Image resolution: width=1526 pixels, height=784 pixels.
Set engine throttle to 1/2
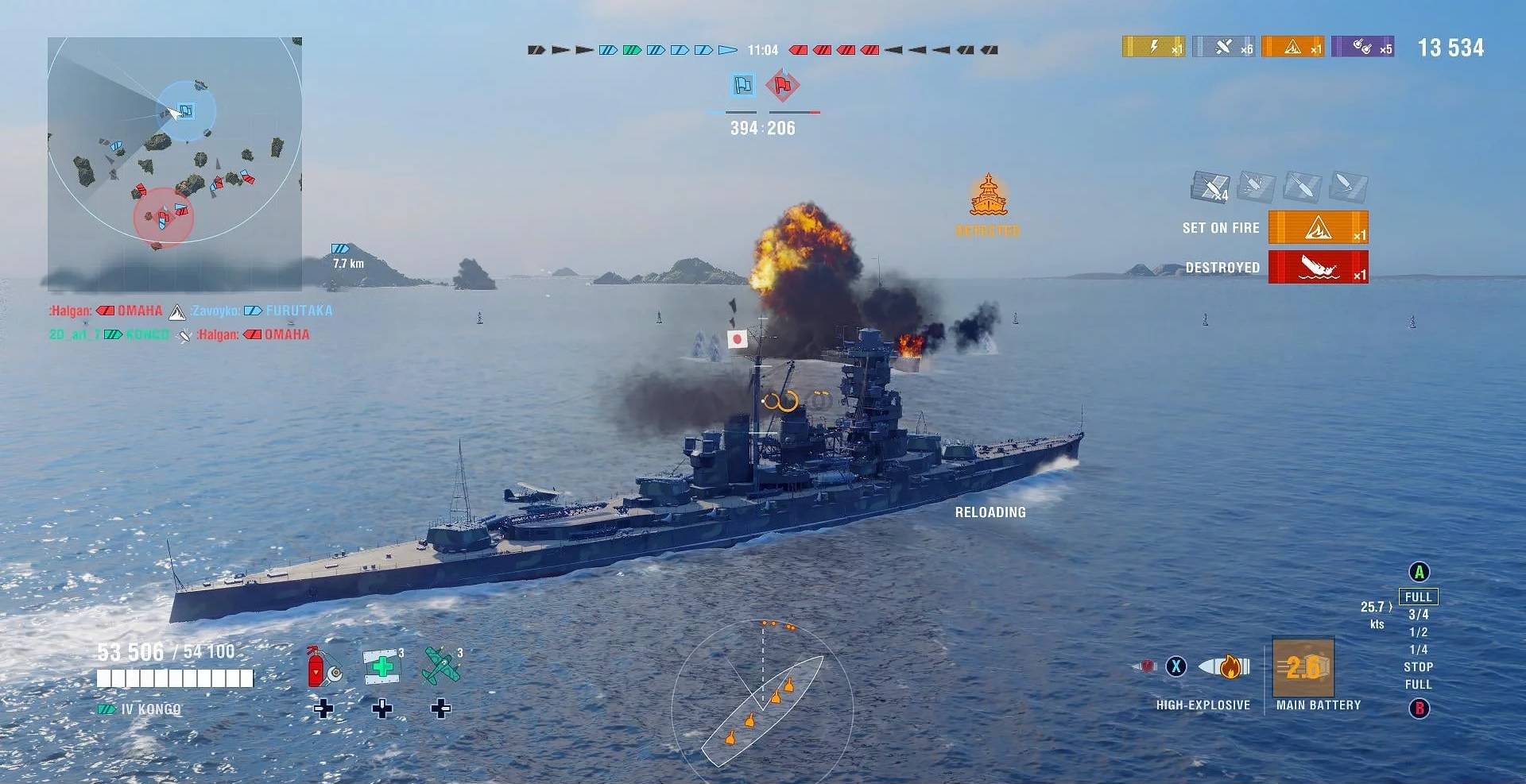[1419, 632]
